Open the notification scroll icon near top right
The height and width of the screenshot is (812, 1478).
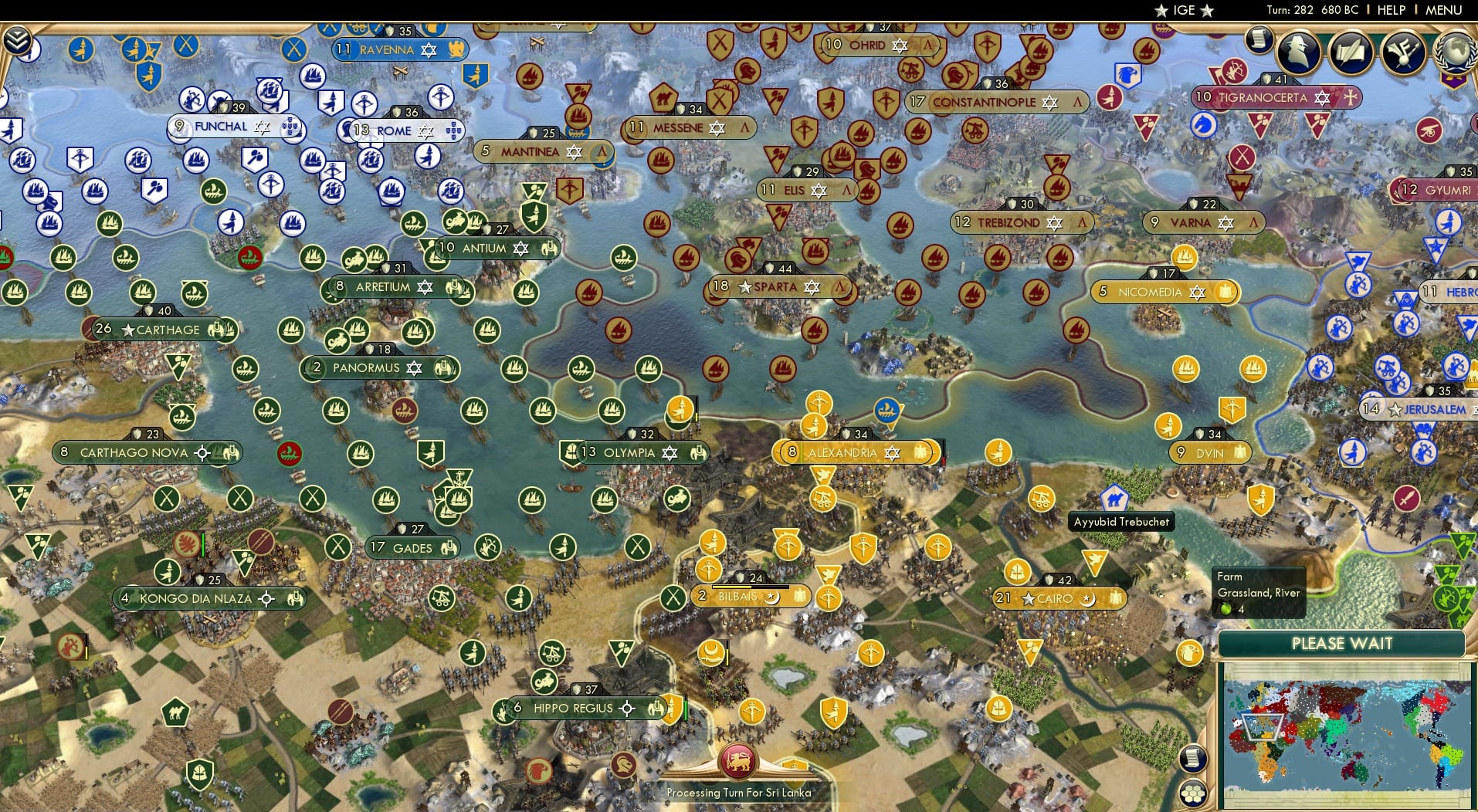click(1259, 39)
